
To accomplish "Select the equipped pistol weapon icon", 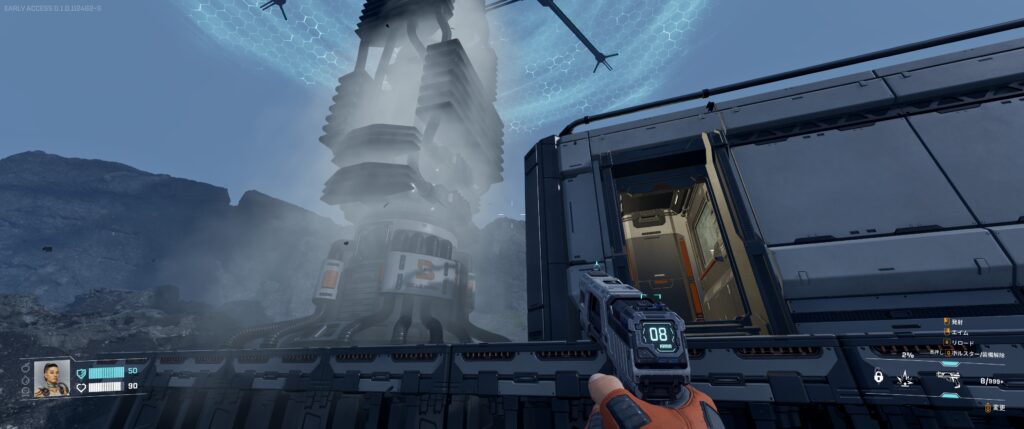I will [x=949, y=378].
